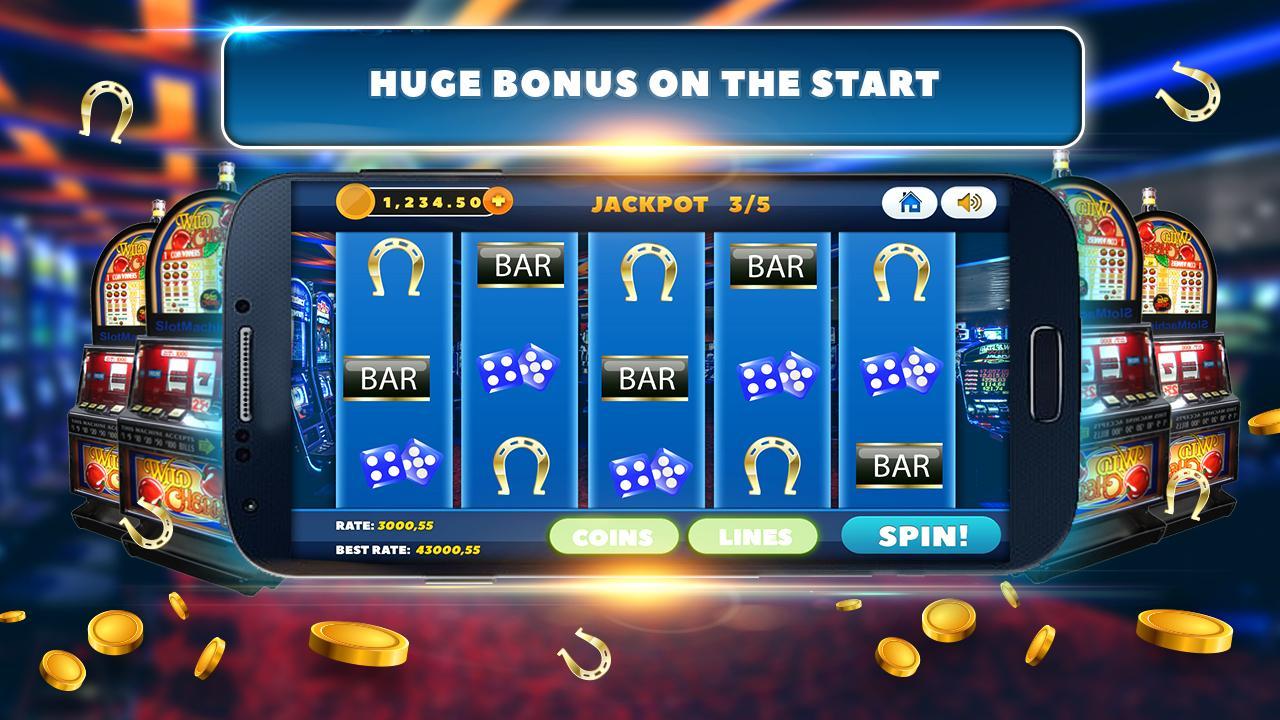The image size is (1280, 720).
Task: Tap the dice symbol on the second reel
Action: pos(521,372)
